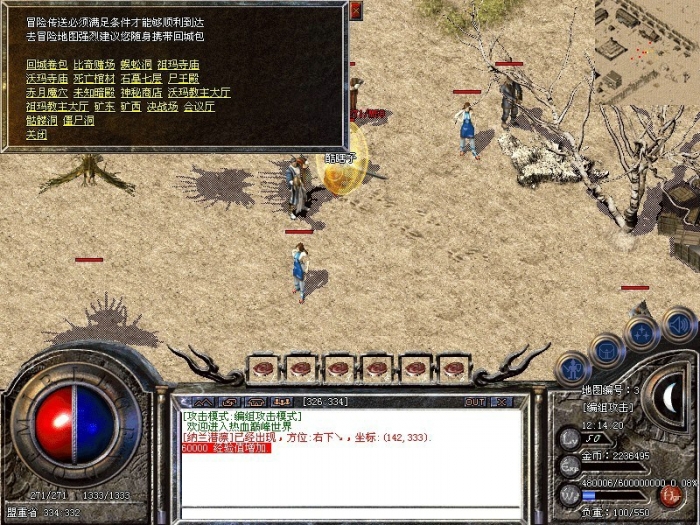700x525 pixels.
Task: Choose the 决战场 destination
Action: pos(160,105)
